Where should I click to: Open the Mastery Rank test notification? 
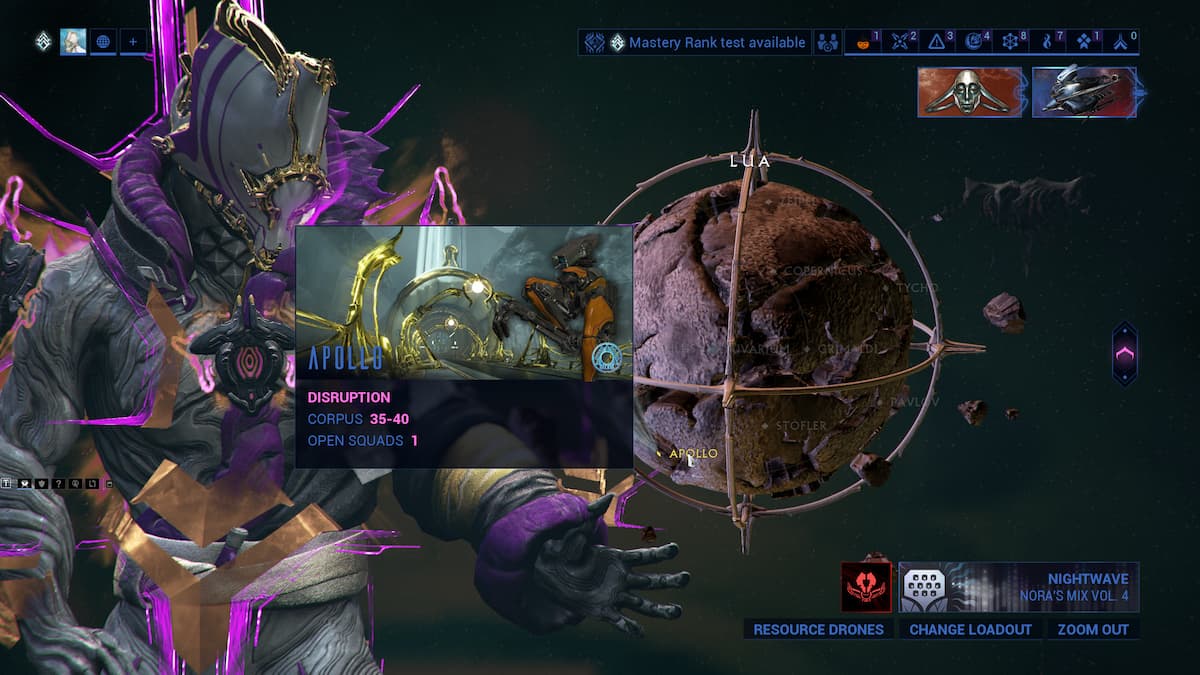click(x=695, y=42)
